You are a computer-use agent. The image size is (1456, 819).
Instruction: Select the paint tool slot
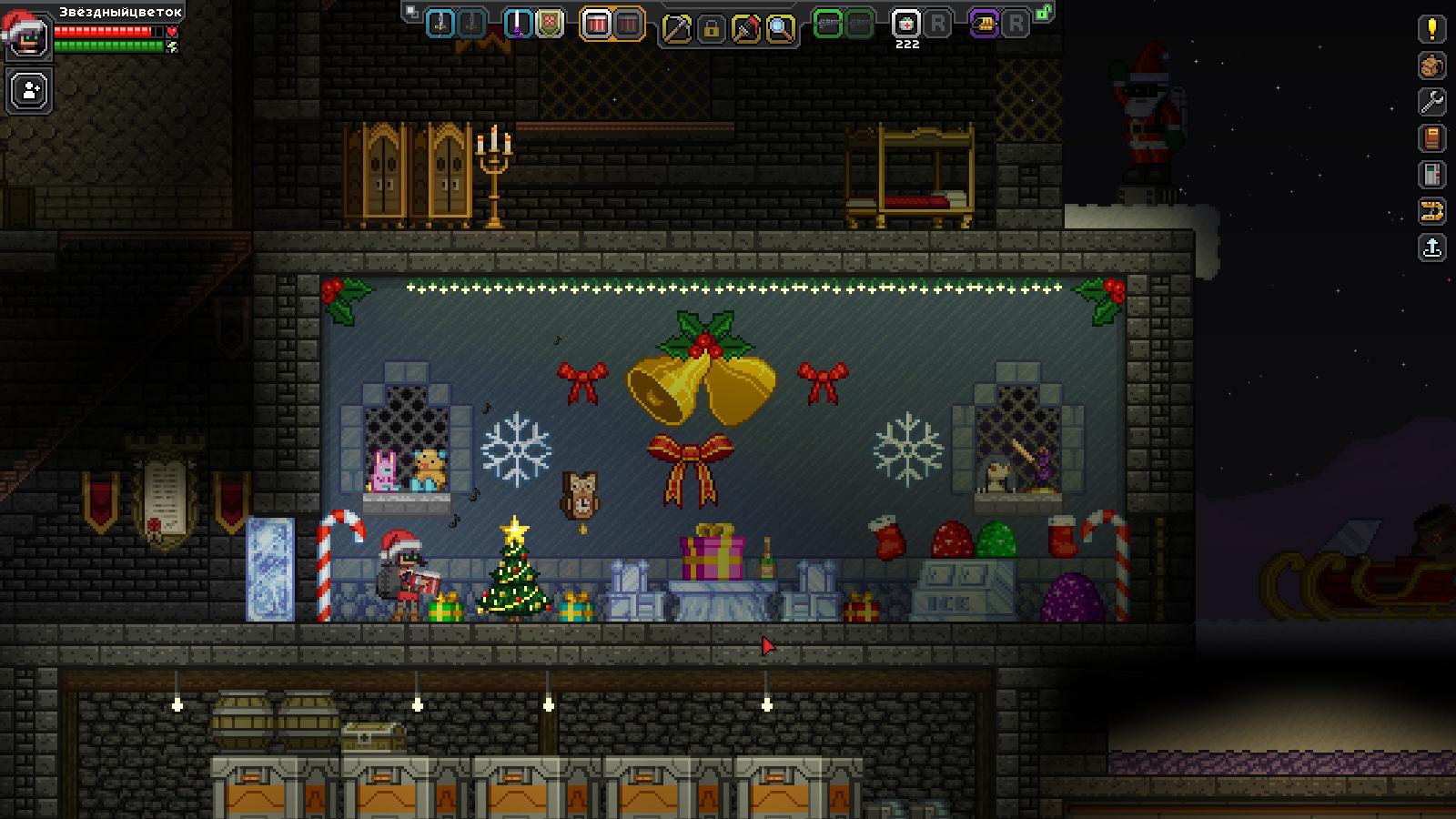coord(745,29)
